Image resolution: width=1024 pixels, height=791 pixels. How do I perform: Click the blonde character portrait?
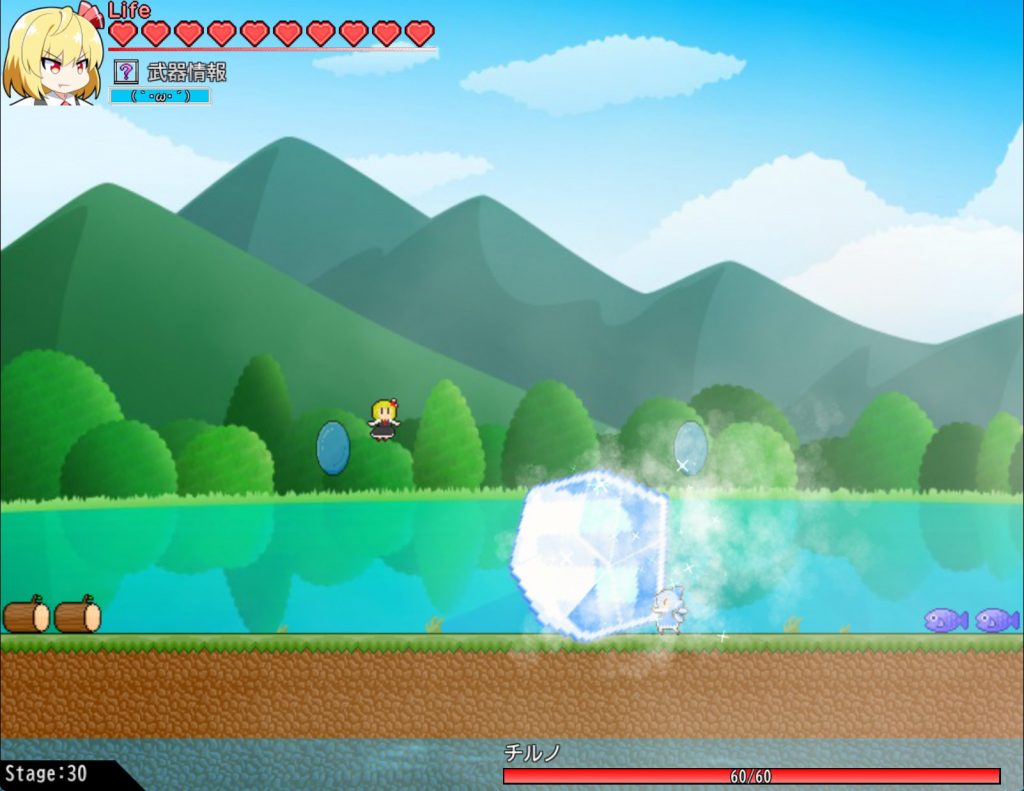tap(53, 55)
